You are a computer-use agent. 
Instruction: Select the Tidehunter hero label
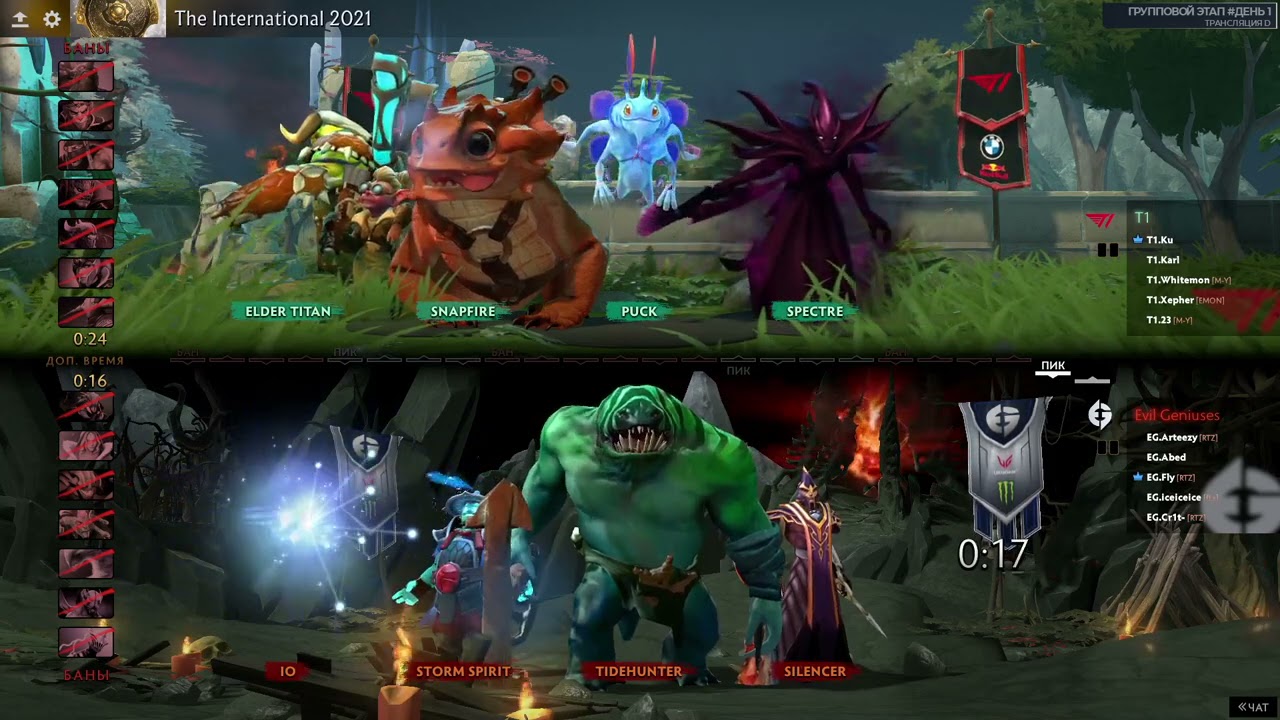tap(639, 671)
